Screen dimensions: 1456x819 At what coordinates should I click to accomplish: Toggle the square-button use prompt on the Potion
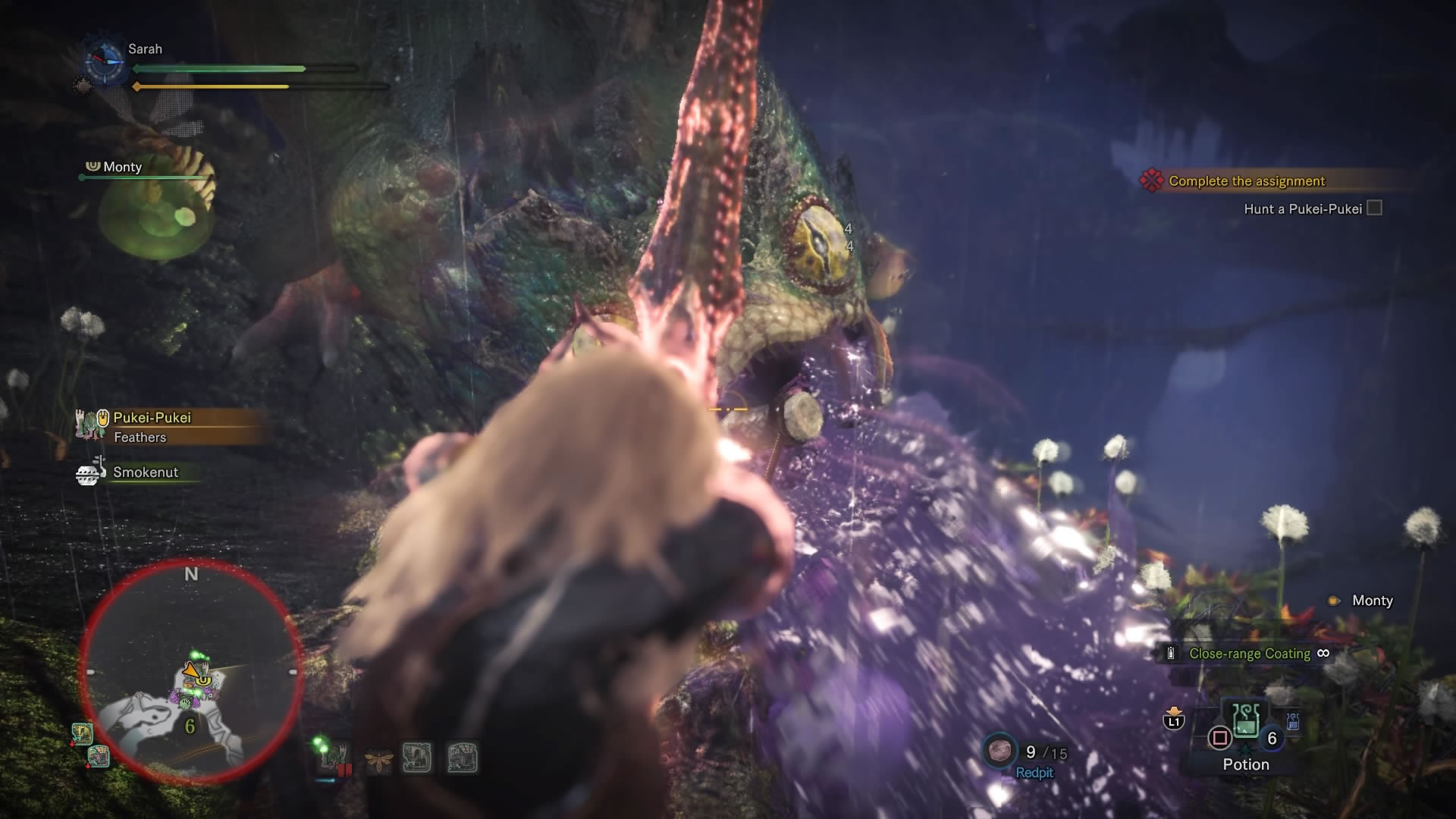tap(1219, 737)
